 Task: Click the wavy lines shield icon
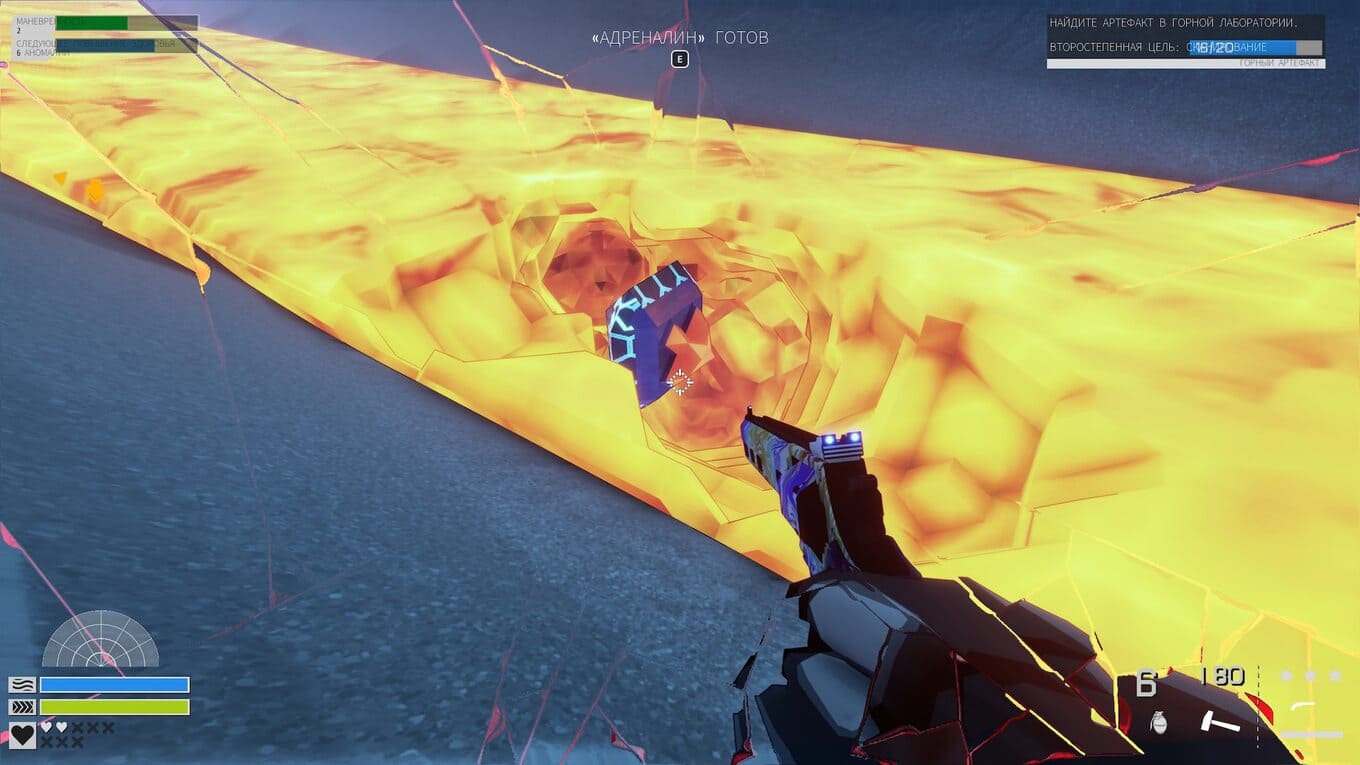coord(22,685)
